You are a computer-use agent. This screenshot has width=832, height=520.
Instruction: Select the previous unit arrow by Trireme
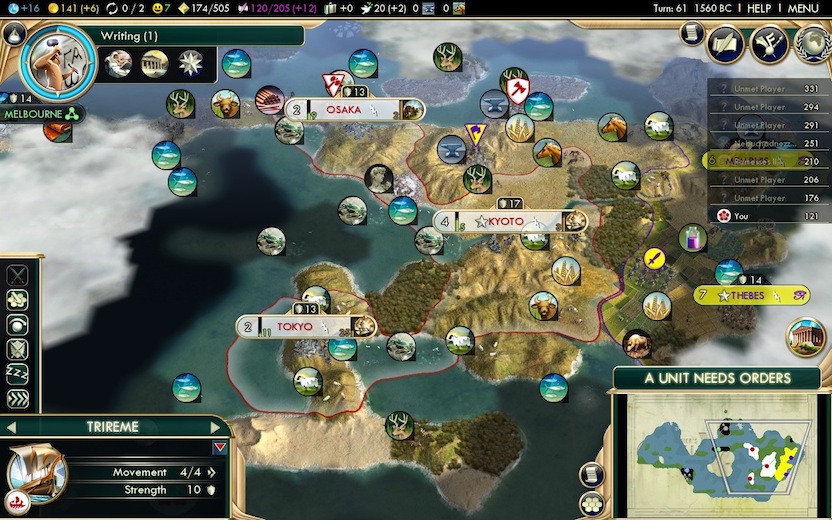pyautogui.click(x=12, y=427)
